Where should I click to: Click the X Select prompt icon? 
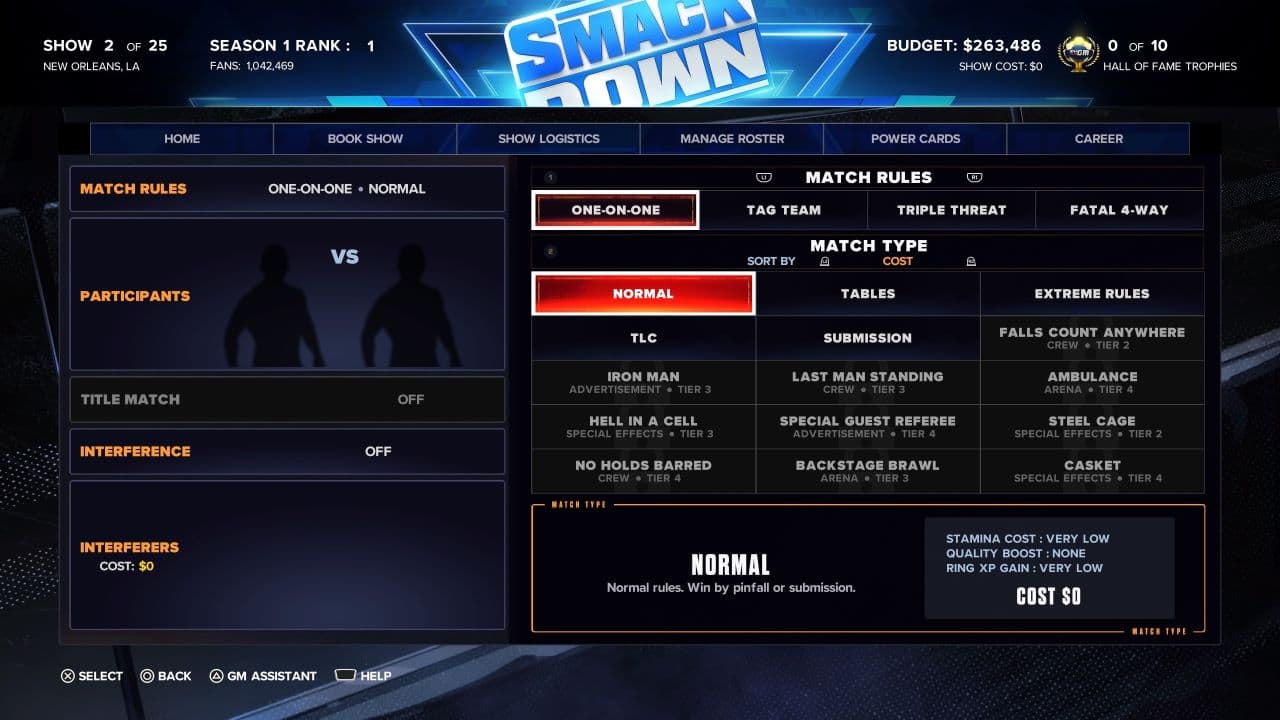[66, 676]
